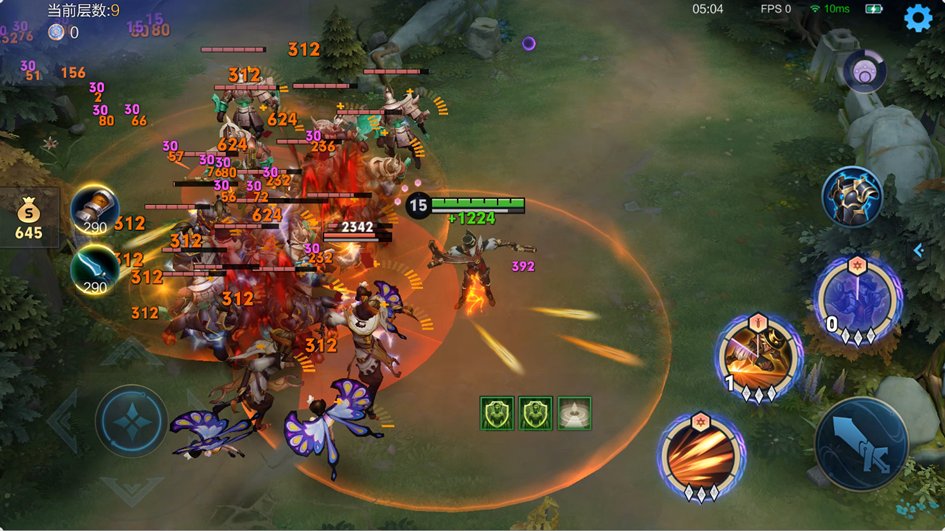Open the shop via gold bag
Screen dimensions: 945x531
pos(28,217)
